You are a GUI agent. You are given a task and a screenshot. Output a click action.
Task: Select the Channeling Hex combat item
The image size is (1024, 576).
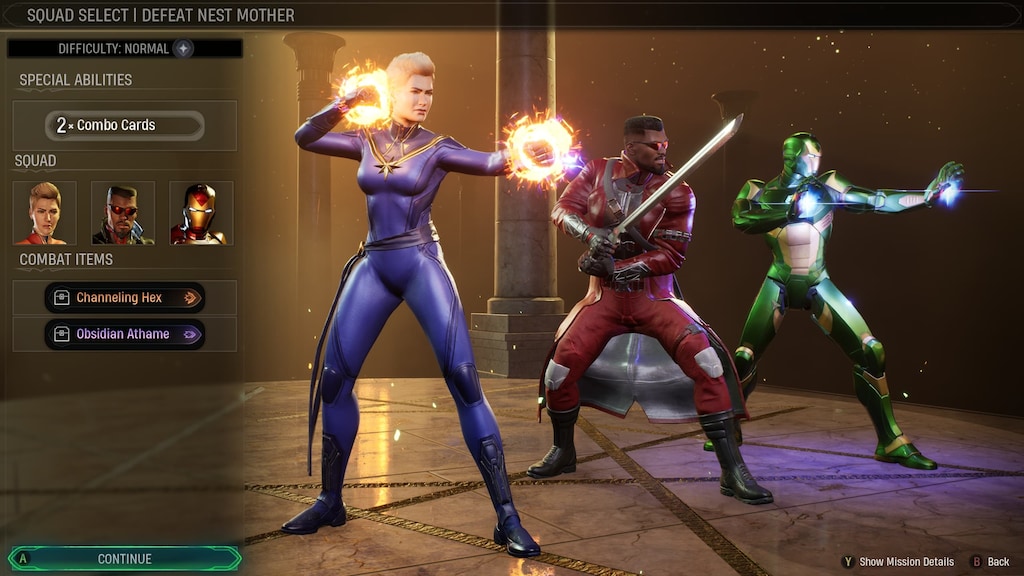click(125, 297)
